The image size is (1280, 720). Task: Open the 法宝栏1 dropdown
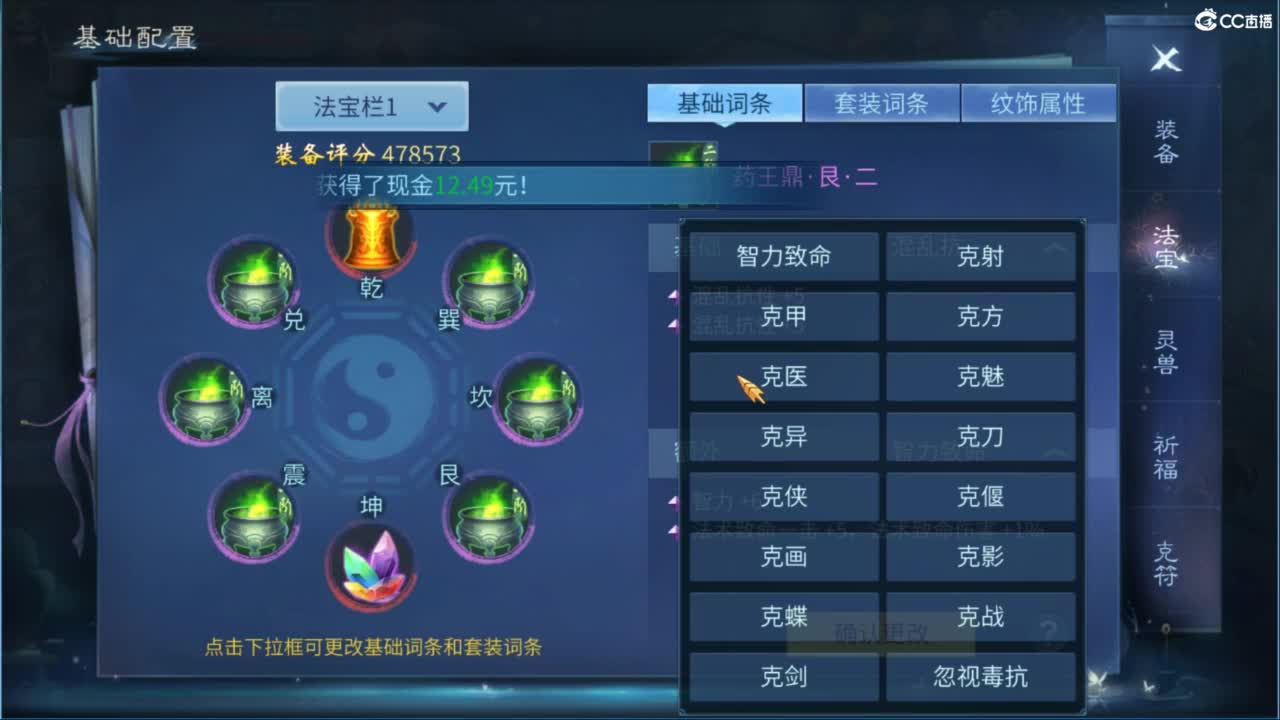[371, 104]
